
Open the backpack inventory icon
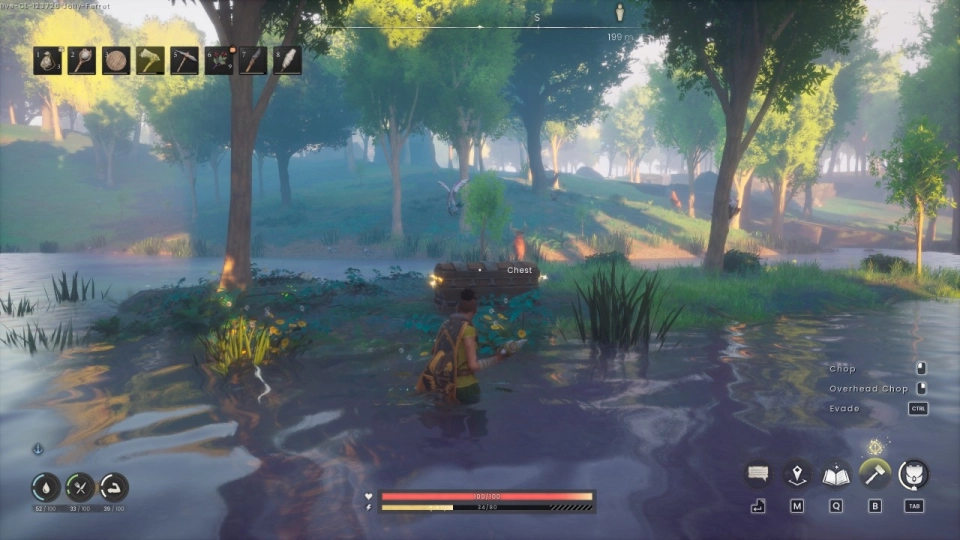pyautogui.click(x=913, y=474)
